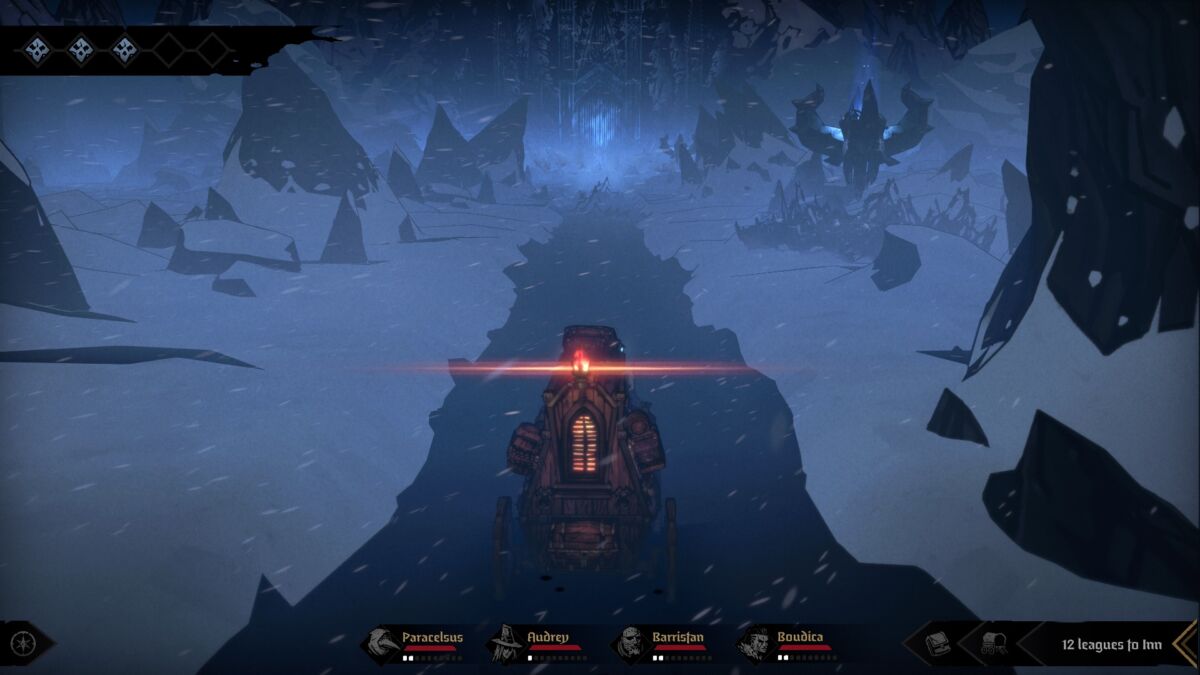Open the stagecoach inventory icon
1200x675 pixels.
[993, 643]
